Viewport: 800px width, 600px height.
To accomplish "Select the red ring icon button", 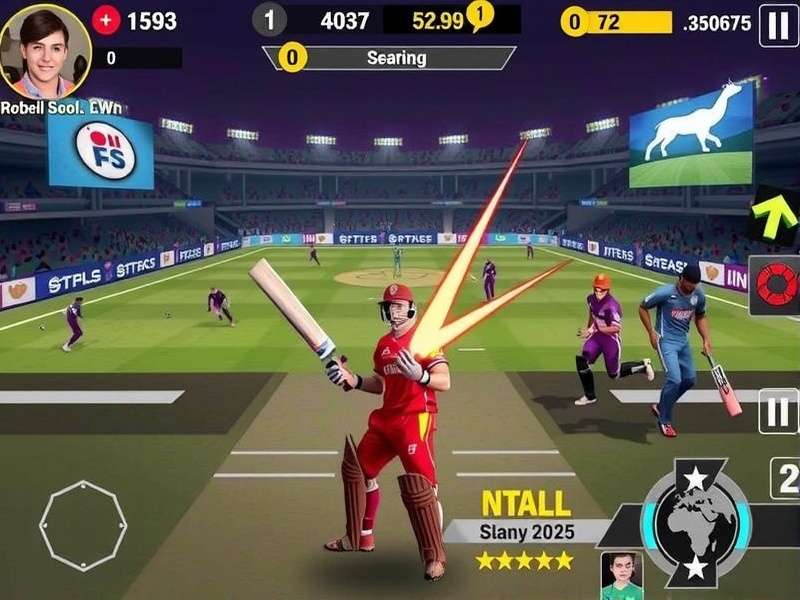I will coord(775,285).
